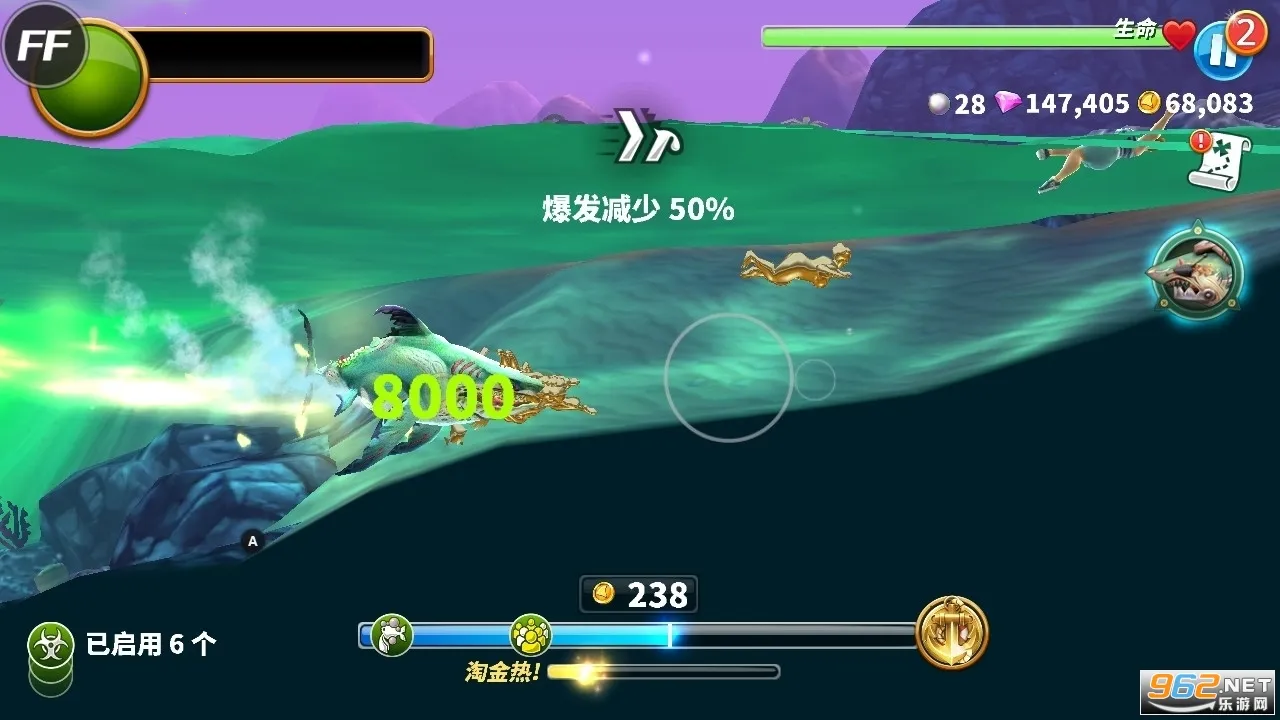
Task: Tap the pet fish icon on the mission bar
Action: point(393,633)
